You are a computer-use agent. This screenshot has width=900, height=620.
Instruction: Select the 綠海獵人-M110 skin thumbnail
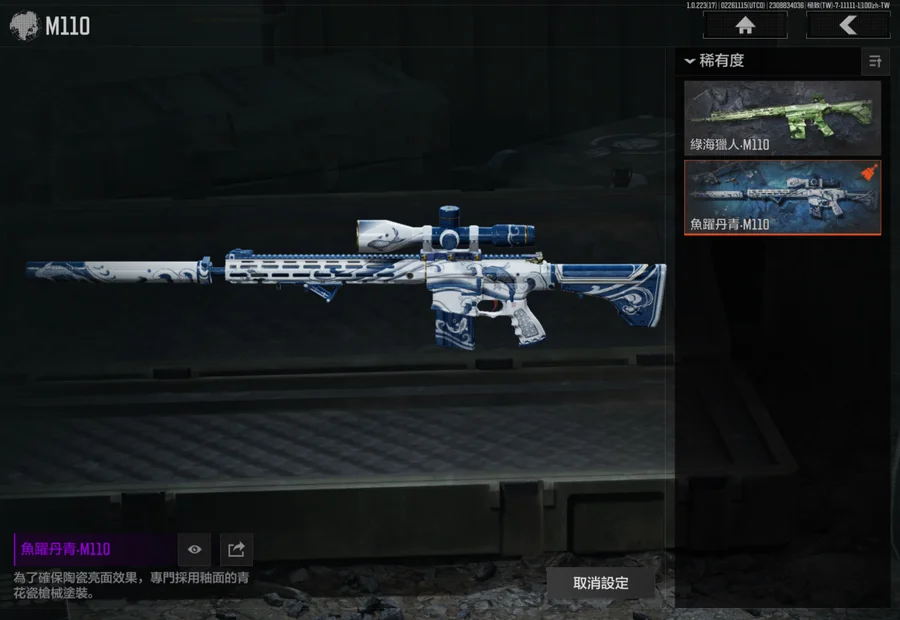782,118
